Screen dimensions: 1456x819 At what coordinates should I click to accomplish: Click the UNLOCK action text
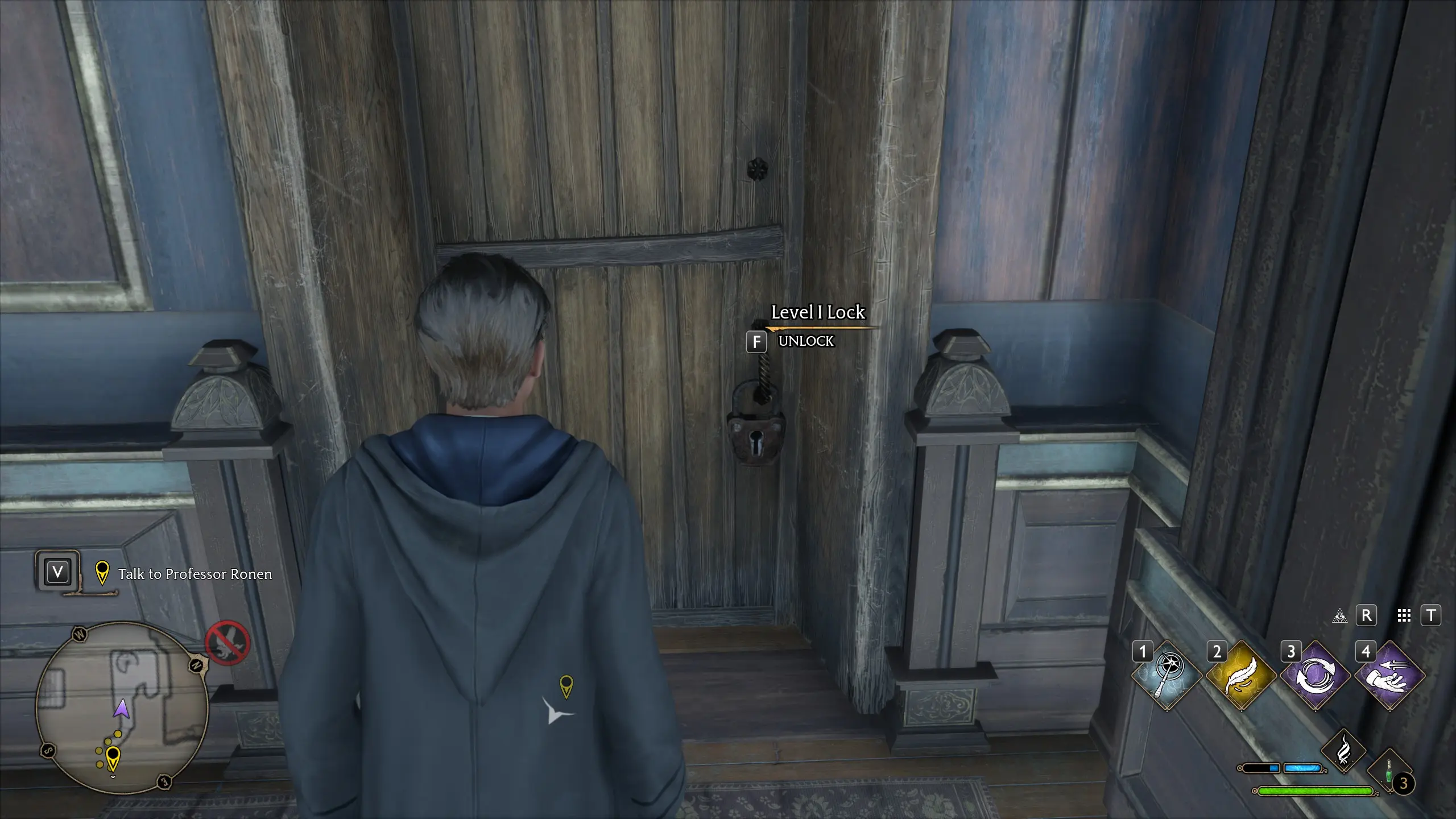[x=805, y=342]
